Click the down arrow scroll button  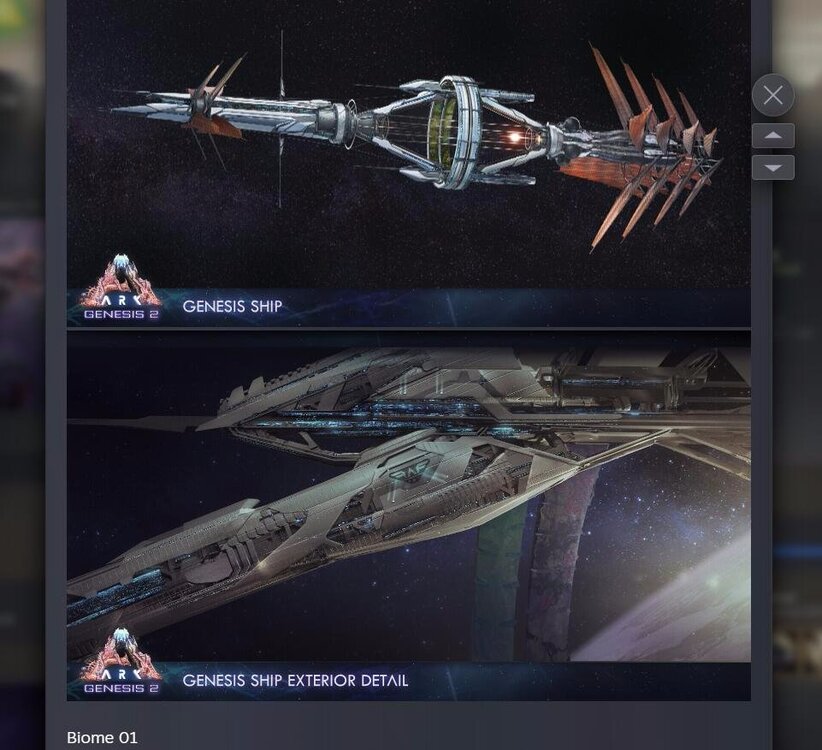pyautogui.click(x=773, y=167)
